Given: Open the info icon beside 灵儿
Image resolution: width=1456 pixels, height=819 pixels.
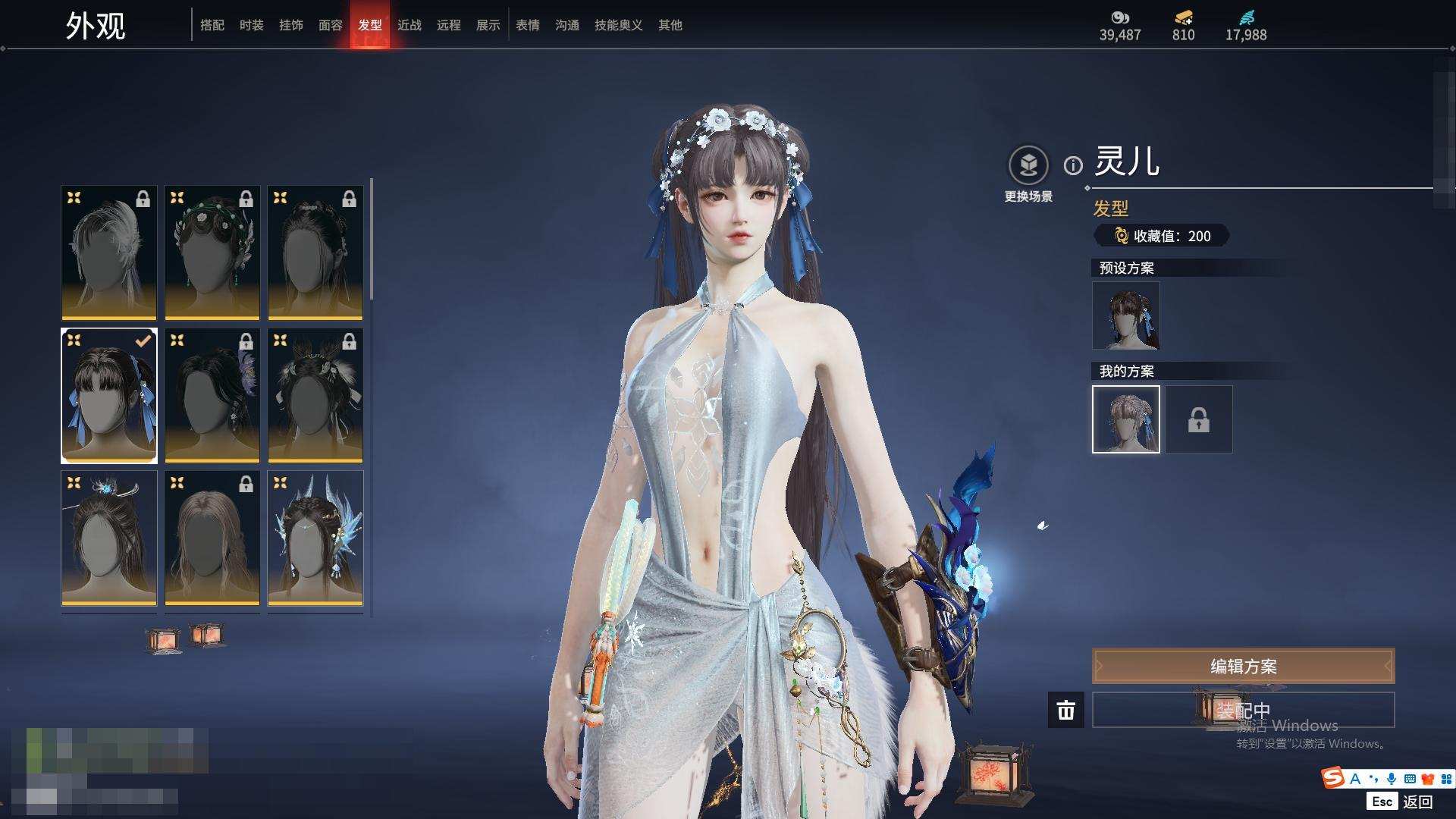Looking at the screenshot, I should [x=1073, y=165].
